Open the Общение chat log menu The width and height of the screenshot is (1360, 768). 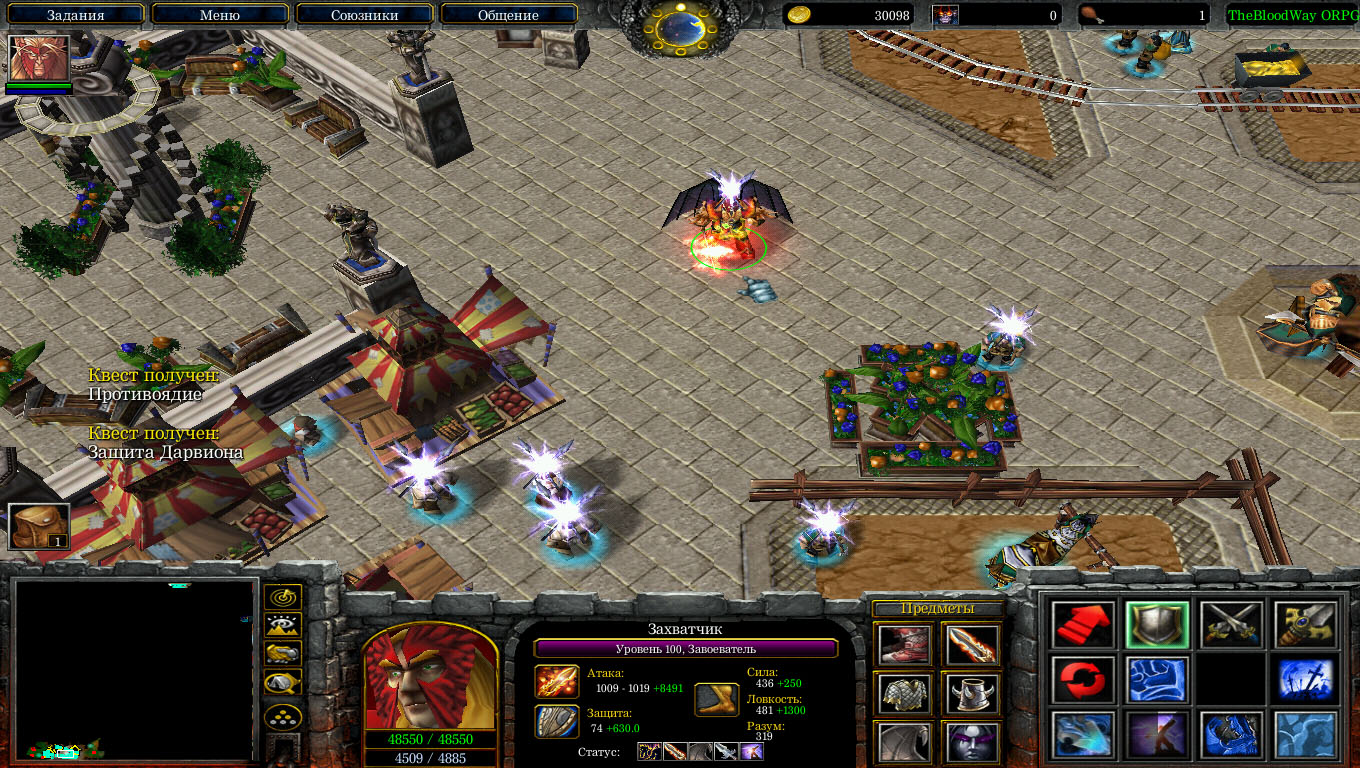click(x=508, y=15)
